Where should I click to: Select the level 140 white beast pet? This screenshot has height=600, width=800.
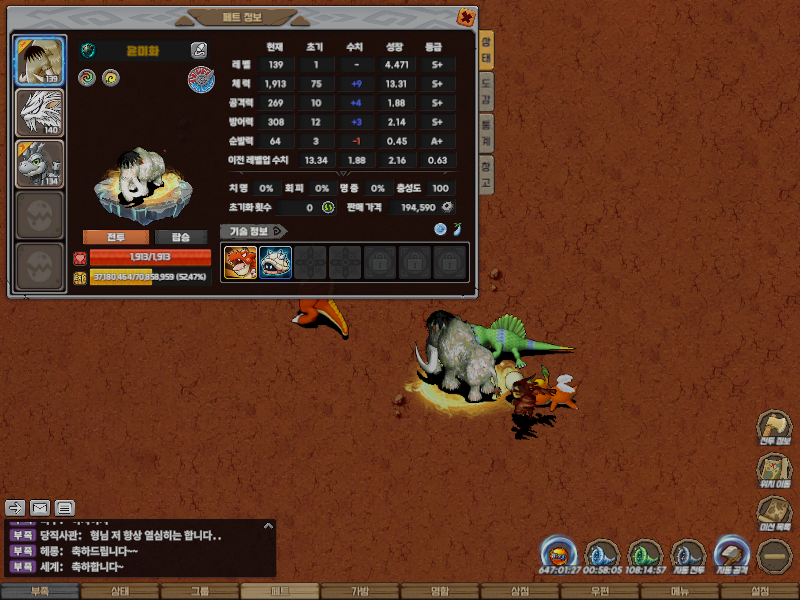pos(40,112)
